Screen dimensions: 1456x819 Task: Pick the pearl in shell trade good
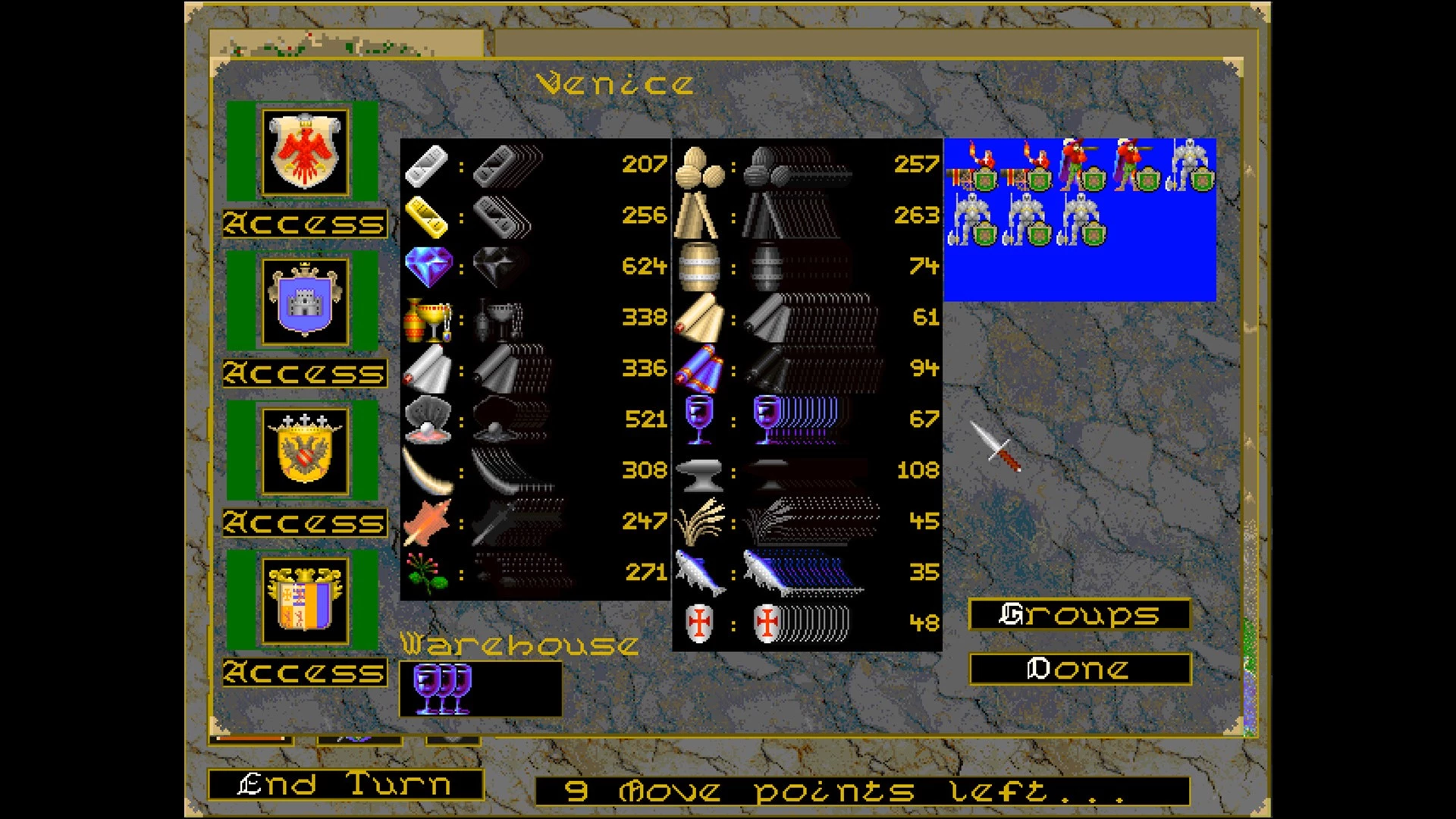click(428, 419)
